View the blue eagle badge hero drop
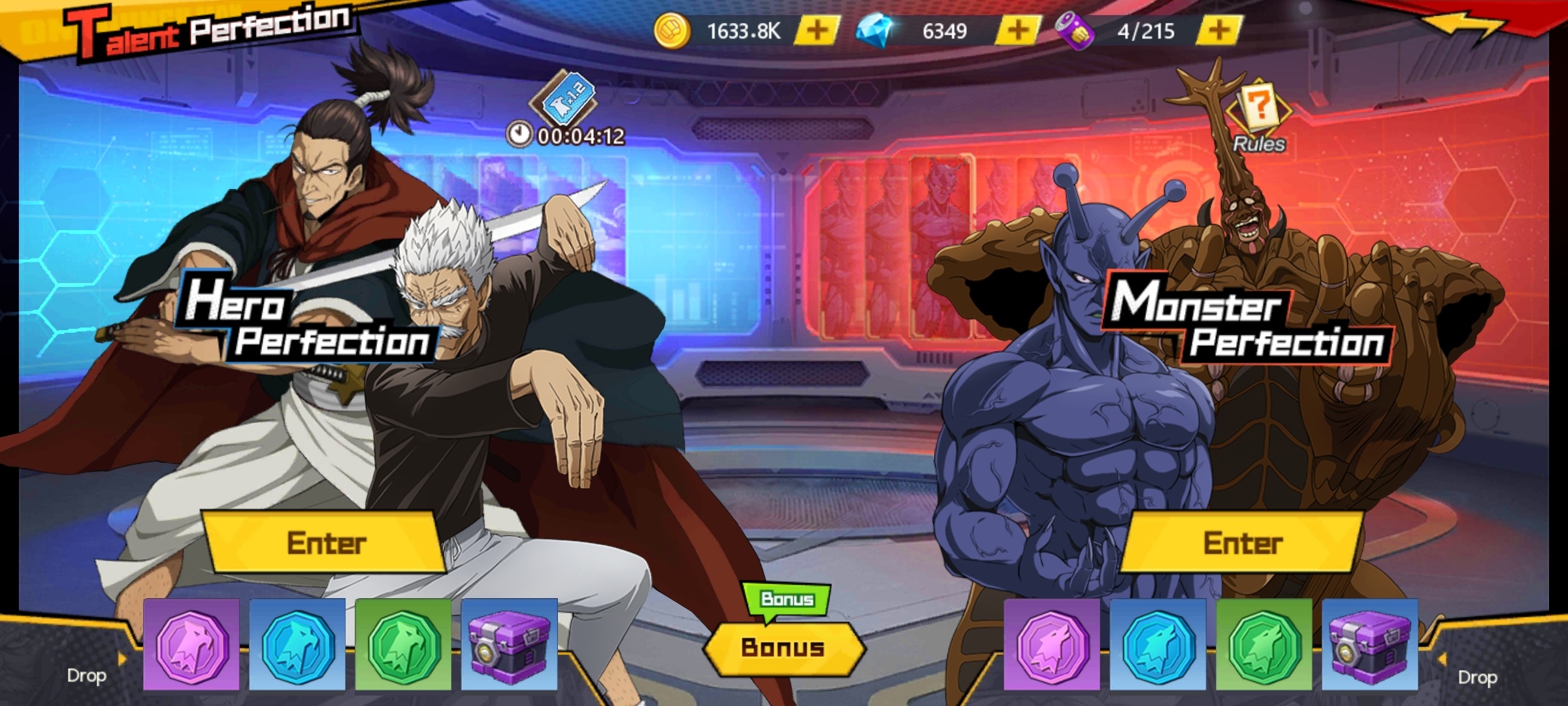The image size is (1568, 706). point(297,645)
